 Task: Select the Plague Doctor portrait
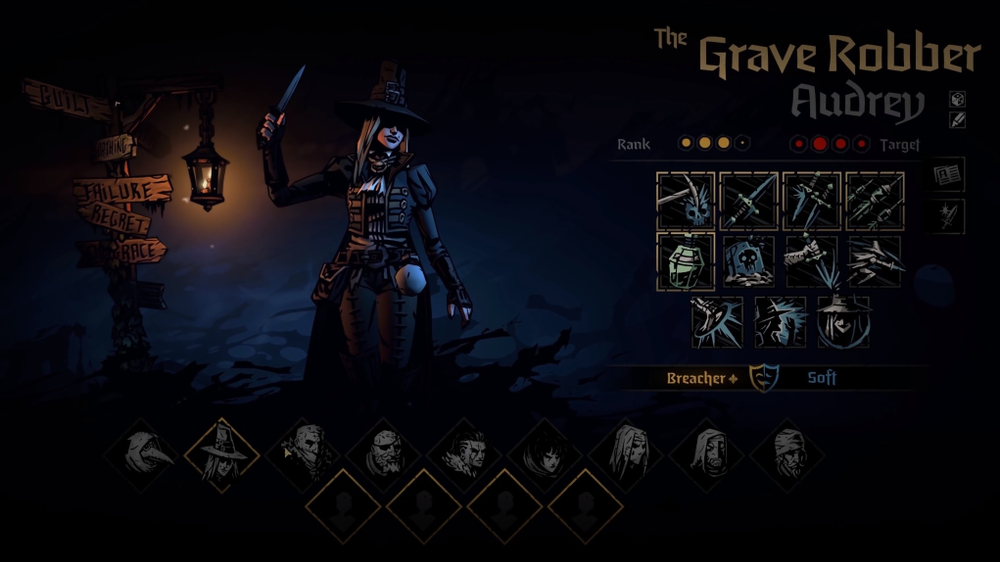[141, 455]
